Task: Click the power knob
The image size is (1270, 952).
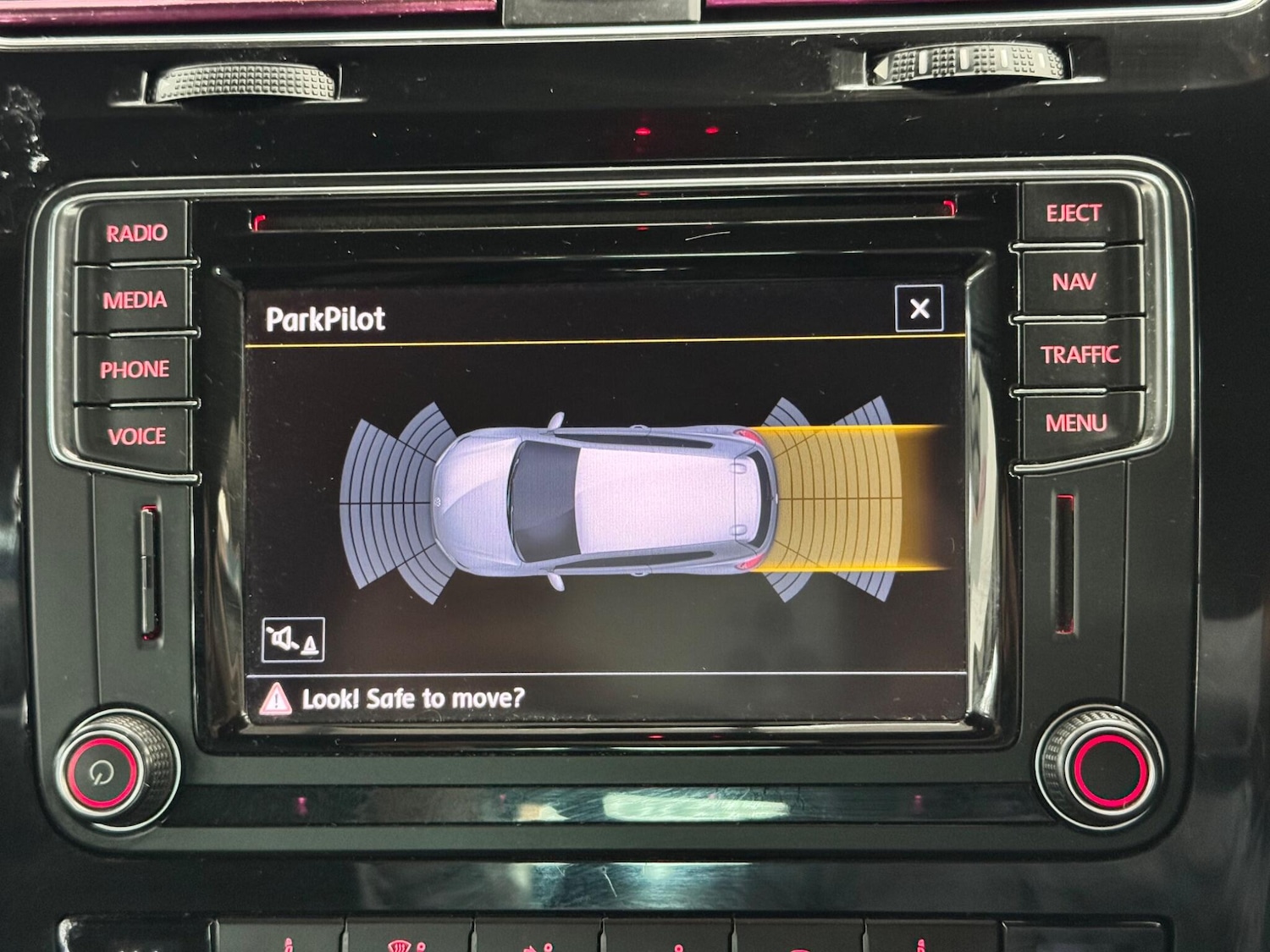Action: 103,772
